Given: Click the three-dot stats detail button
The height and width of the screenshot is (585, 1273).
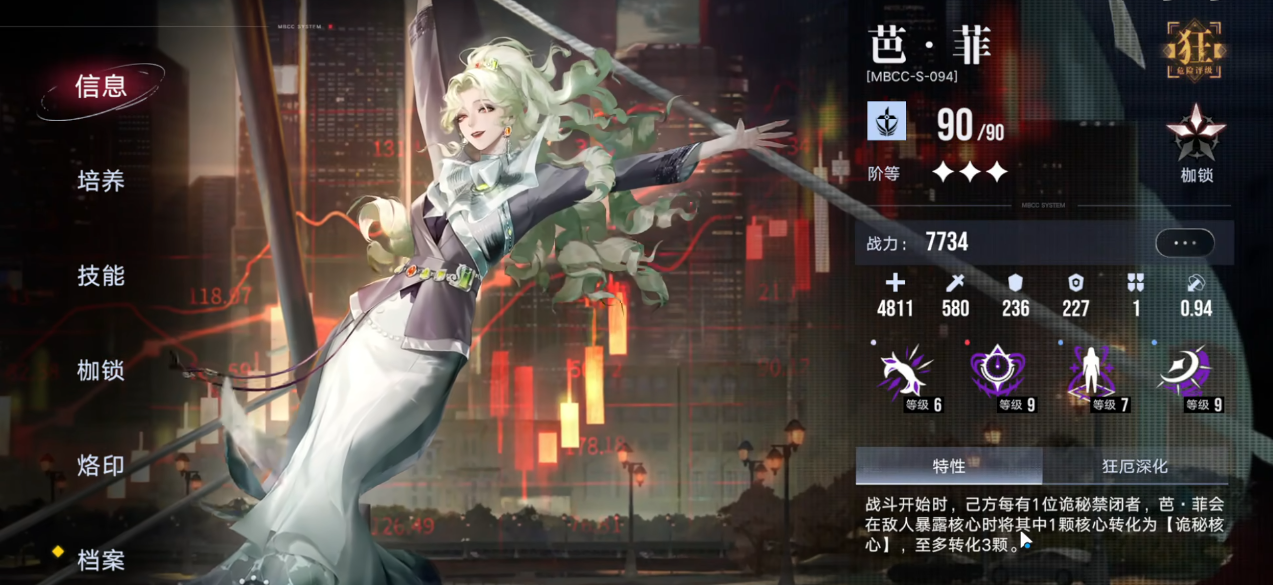Looking at the screenshot, I should [1184, 242].
